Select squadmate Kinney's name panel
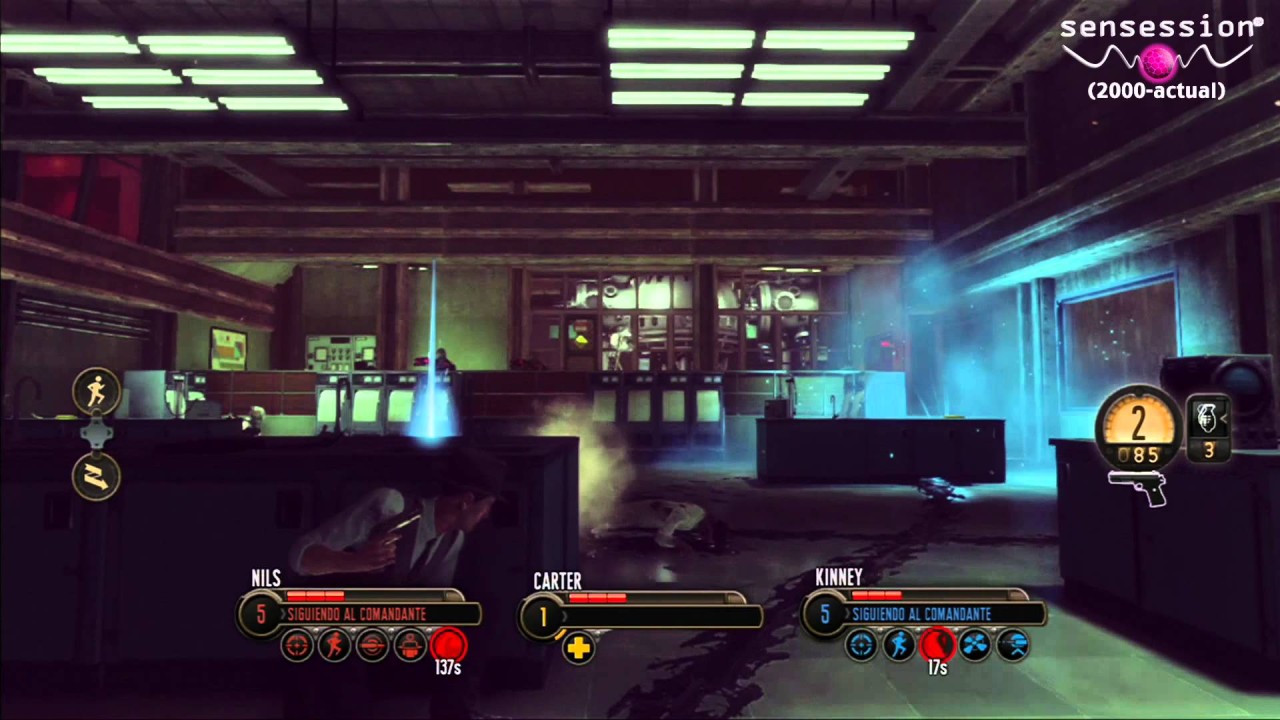The image size is (1280, 720). coord(925,613)
